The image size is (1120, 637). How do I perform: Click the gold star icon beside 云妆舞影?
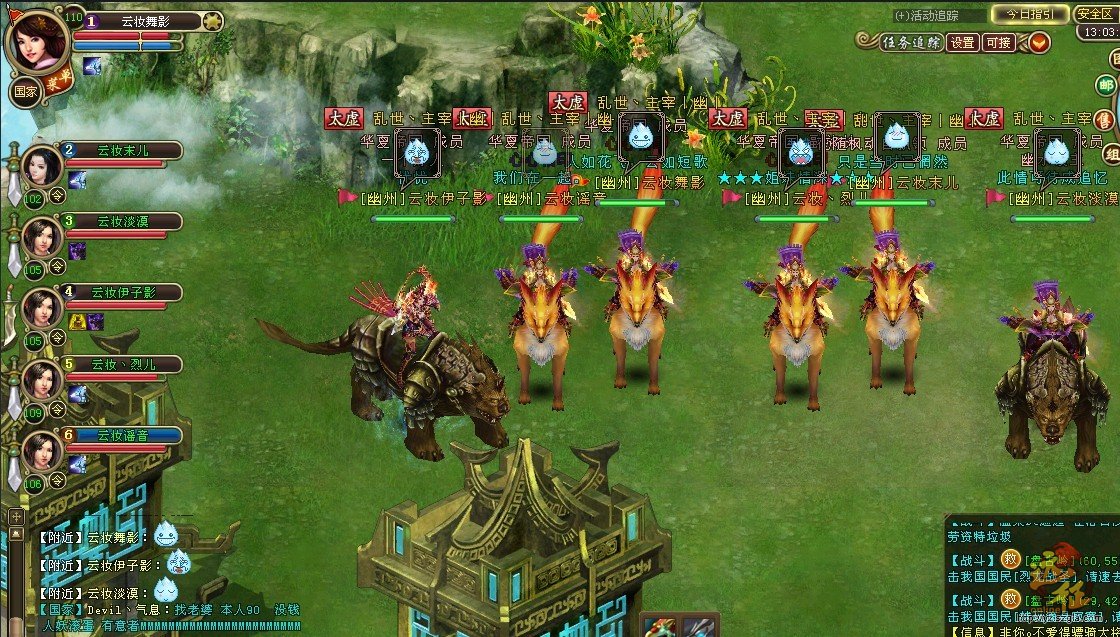pyautogui.click(x=212, y=20)
